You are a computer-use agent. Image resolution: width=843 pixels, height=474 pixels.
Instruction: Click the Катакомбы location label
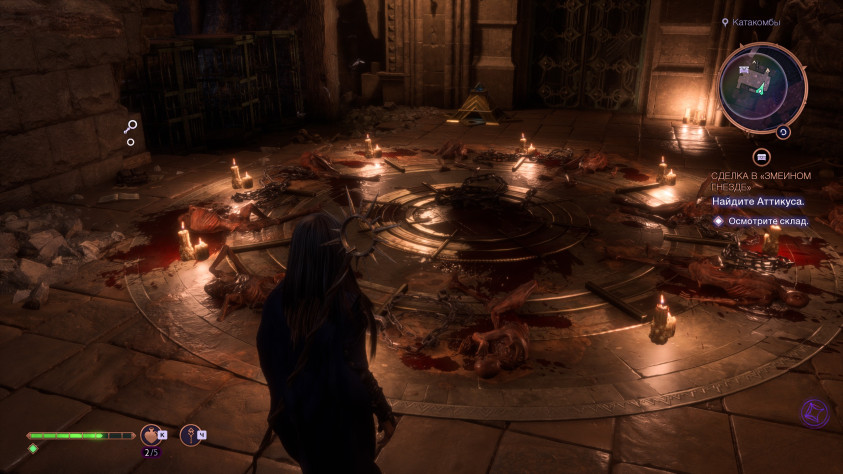pyautogui.click(x=756, y=21)
